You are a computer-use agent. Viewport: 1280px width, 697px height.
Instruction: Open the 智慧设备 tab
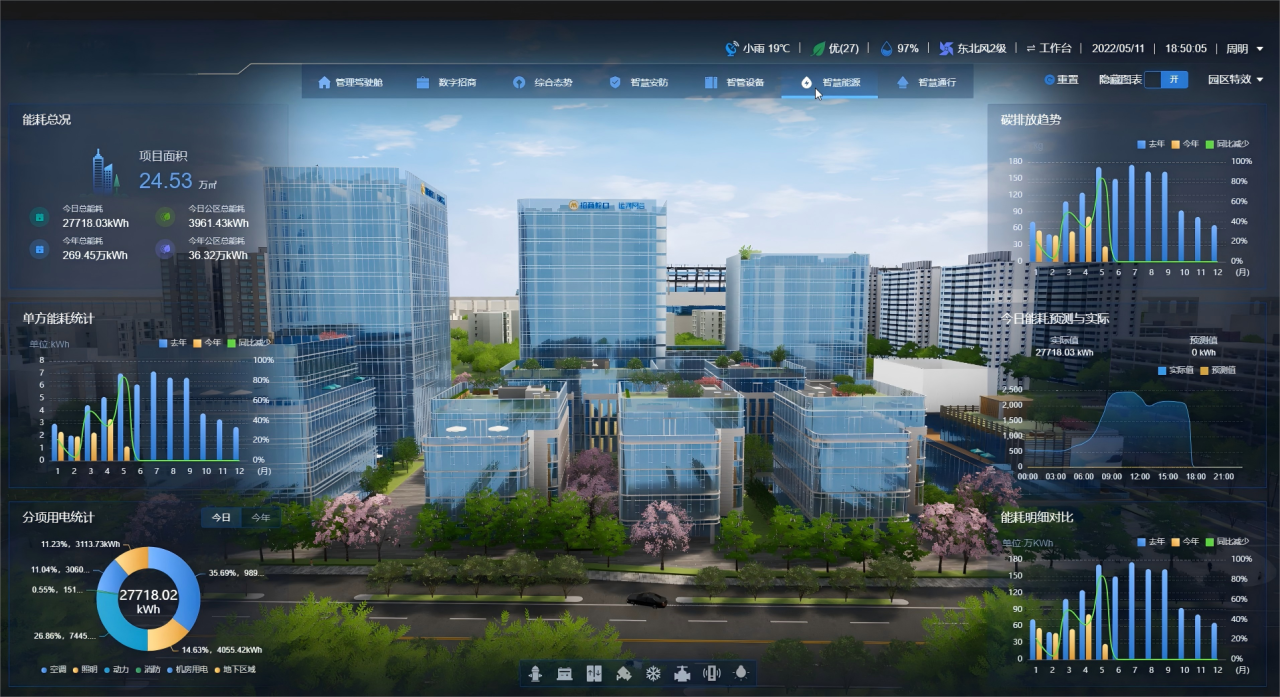point(734,82)
